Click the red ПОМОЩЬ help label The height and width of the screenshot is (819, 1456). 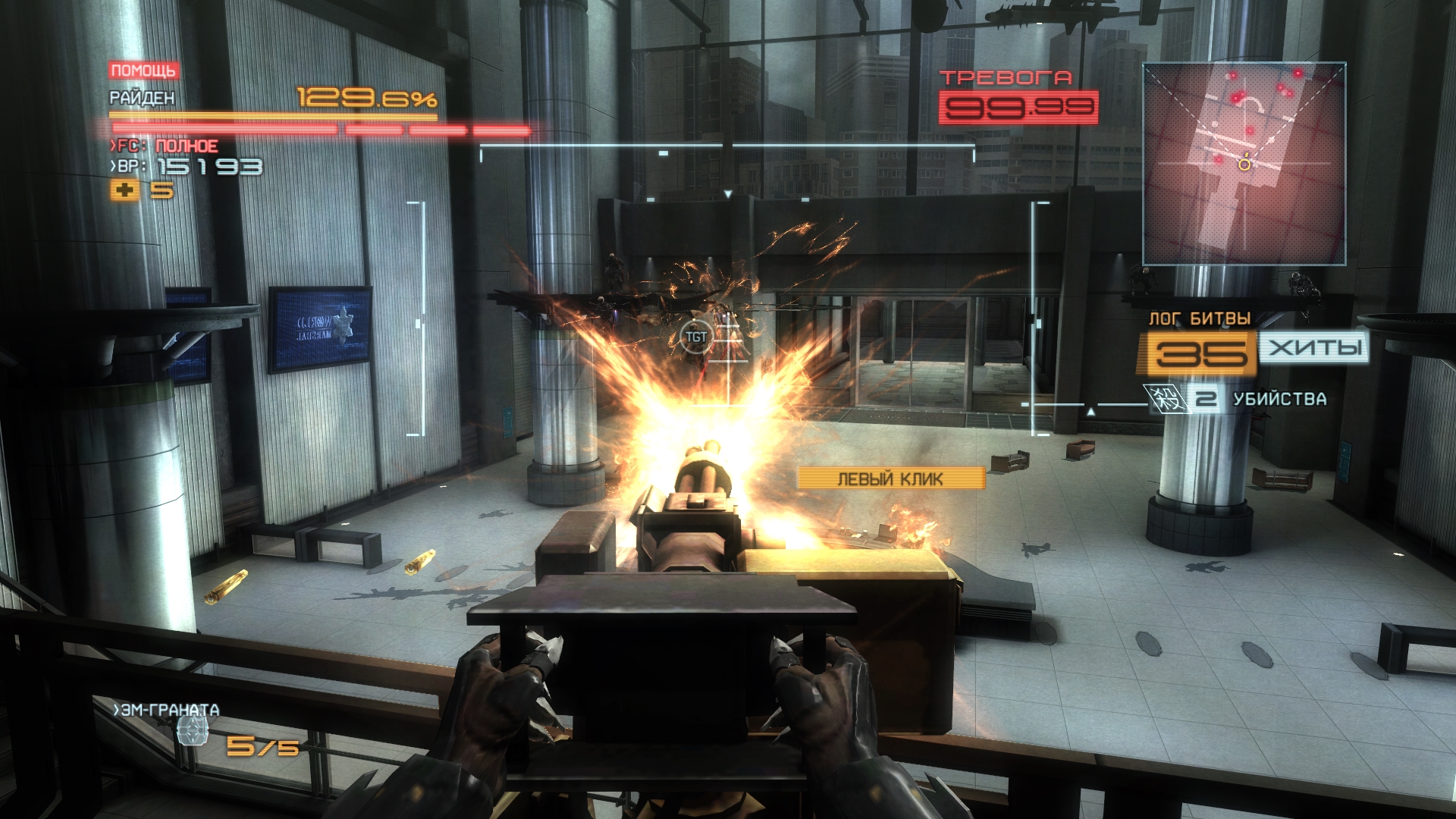click(x=143, y=71)
